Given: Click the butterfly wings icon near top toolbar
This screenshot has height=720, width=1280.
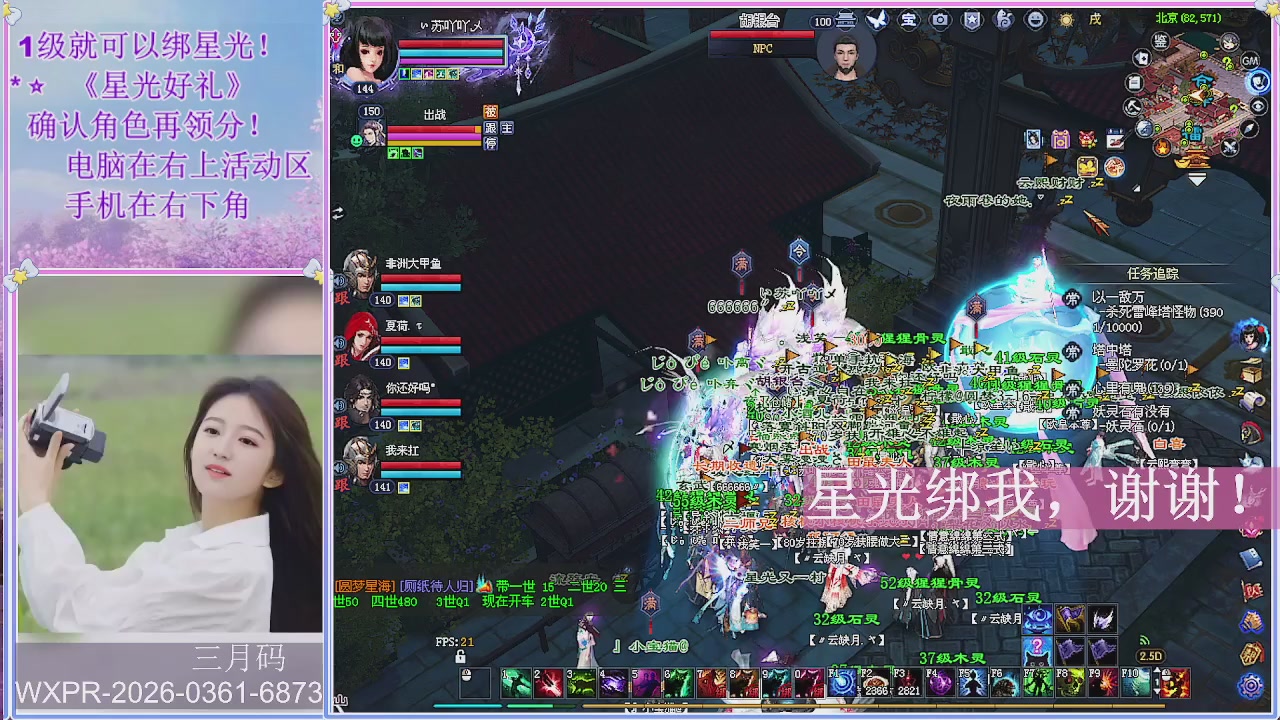Looking at the screenshot, I should (877, 19).
